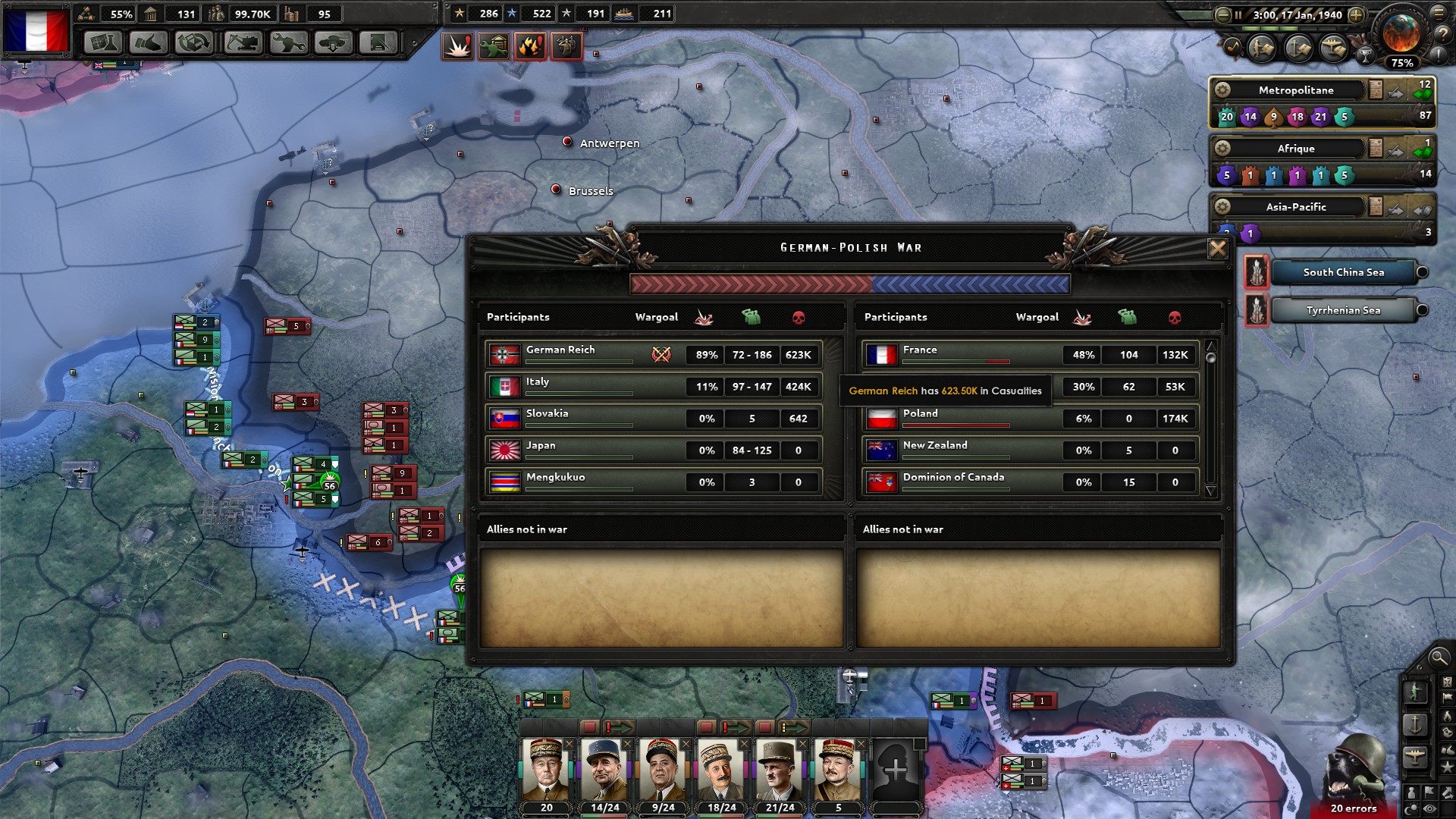Image resolution: width=1456 pixels, height=819 pixels.
Task: Increase game speed with plus button
Action: (1356, 15)
